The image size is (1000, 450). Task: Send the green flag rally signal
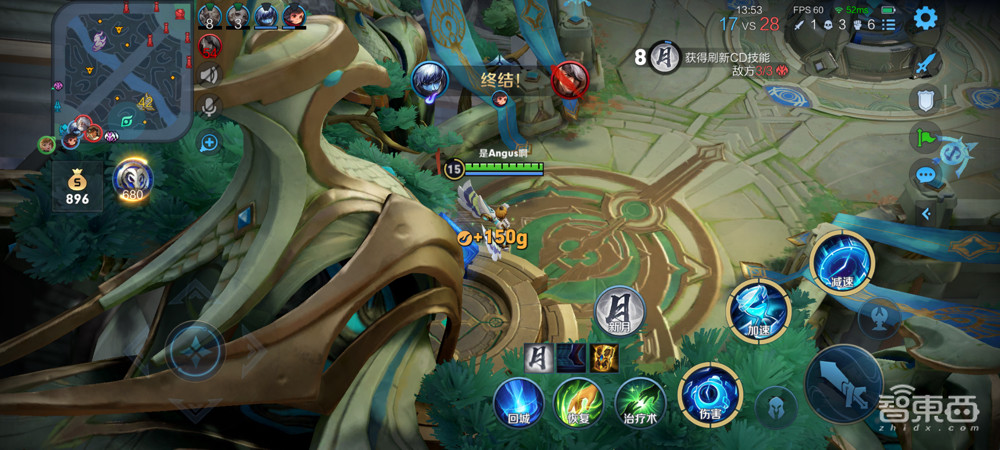[x=925, y=136]
